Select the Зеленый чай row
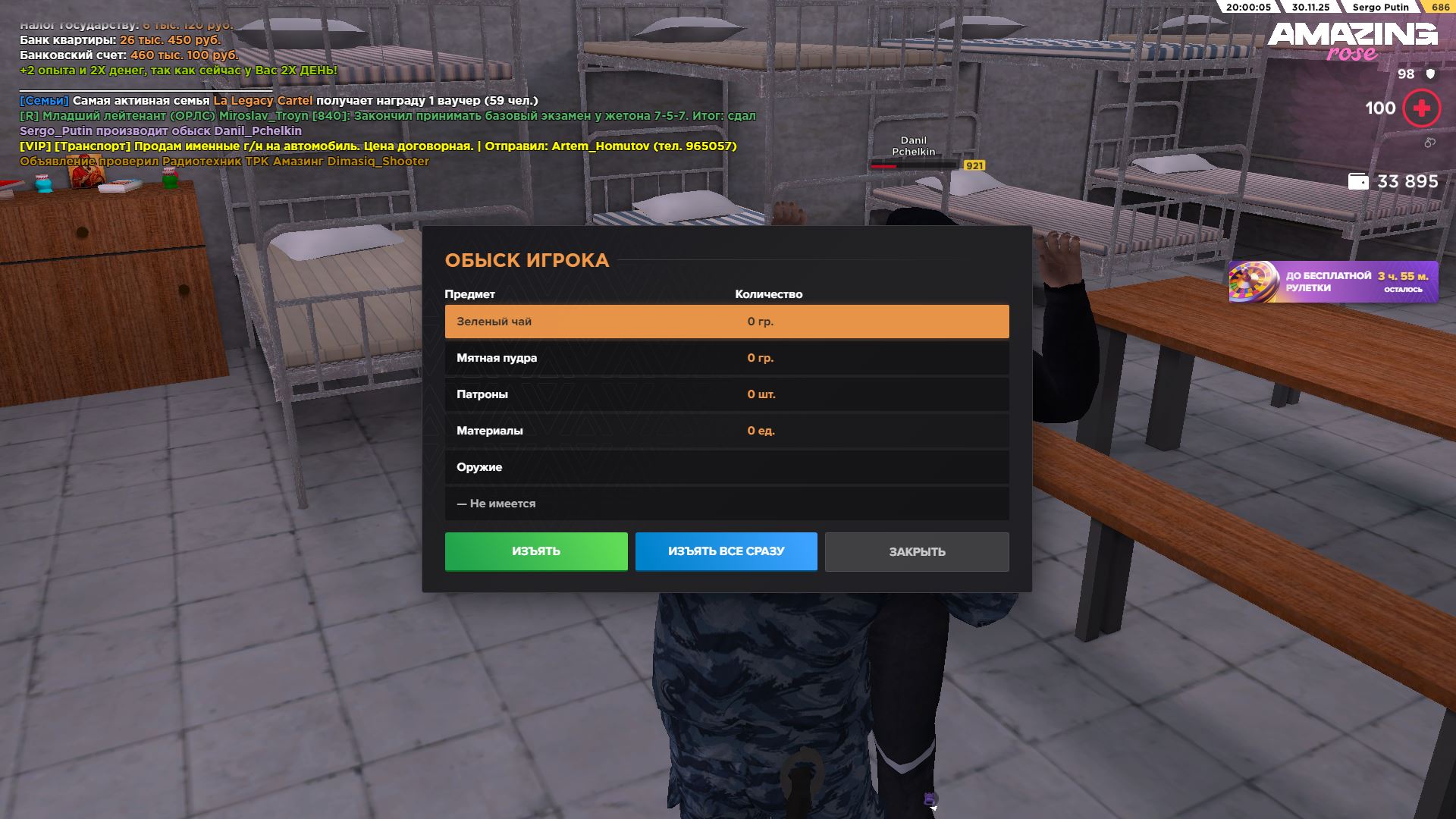This screenshot has width=1456, height=819. click(x=726, y=322)
